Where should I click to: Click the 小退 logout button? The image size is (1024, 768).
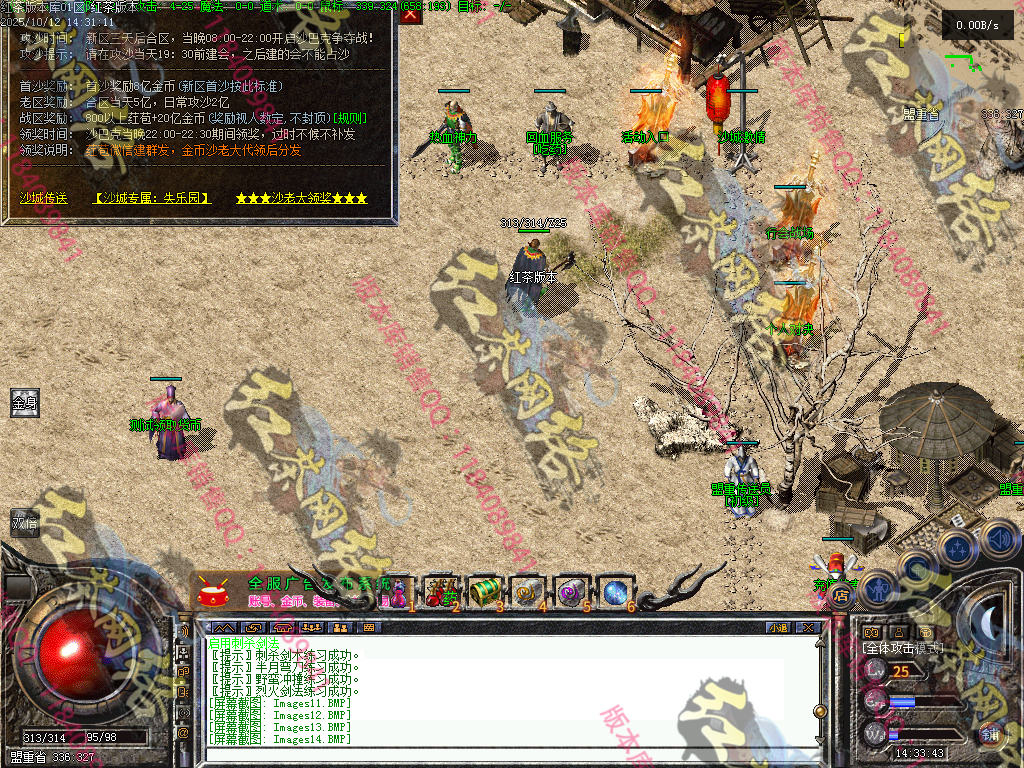777,627
